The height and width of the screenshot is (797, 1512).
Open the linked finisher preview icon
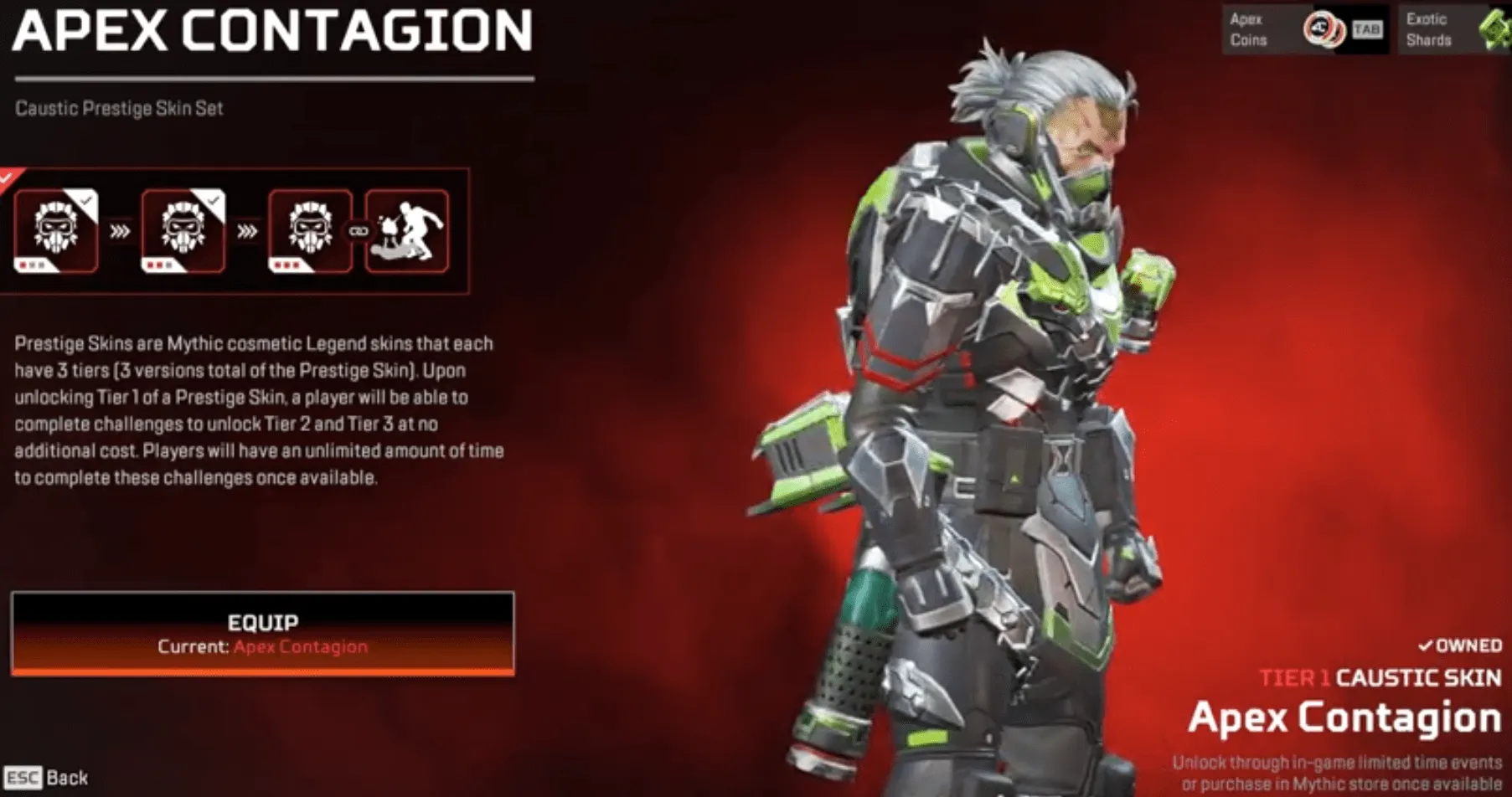pos(409,232)
